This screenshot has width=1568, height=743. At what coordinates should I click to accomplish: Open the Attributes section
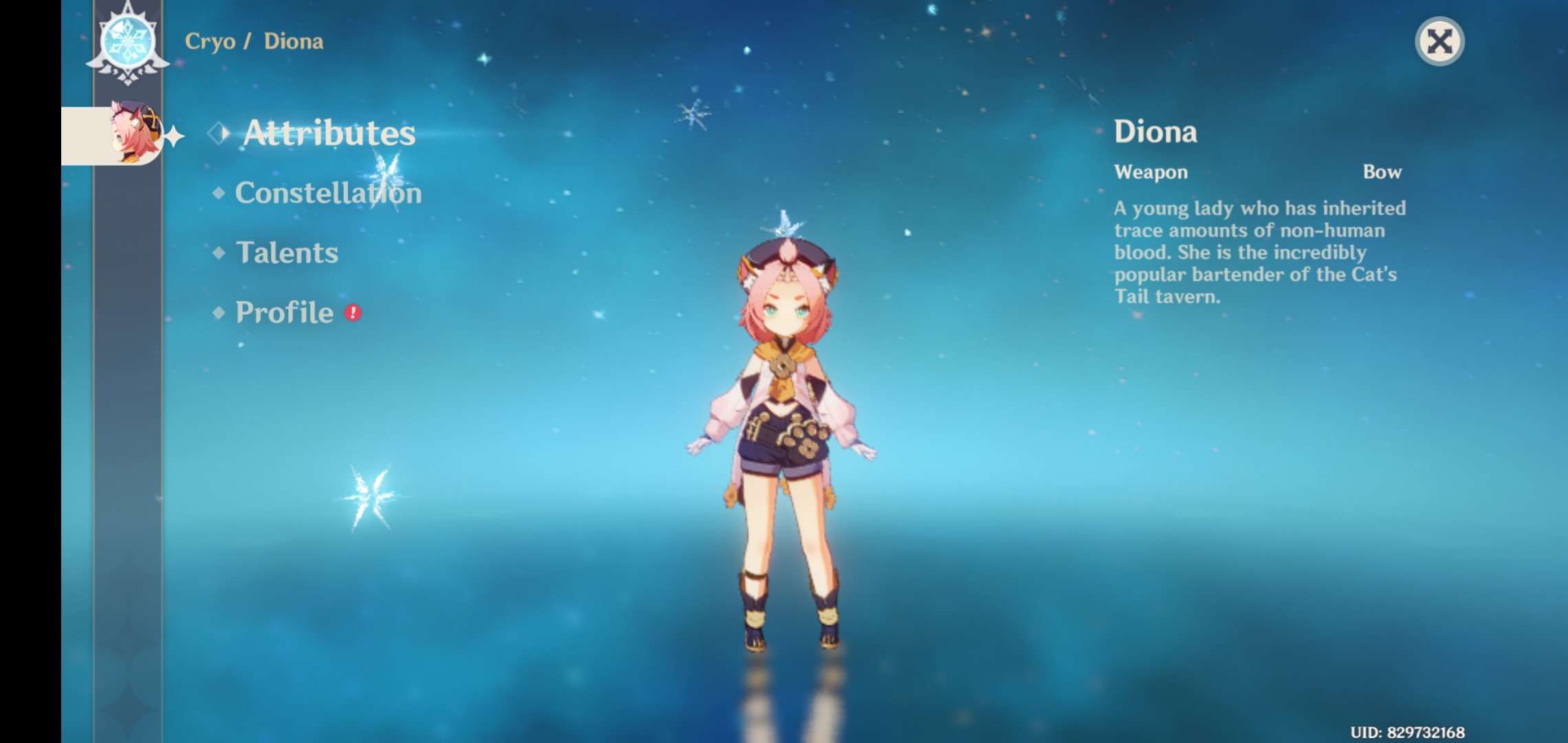point(329,133)
